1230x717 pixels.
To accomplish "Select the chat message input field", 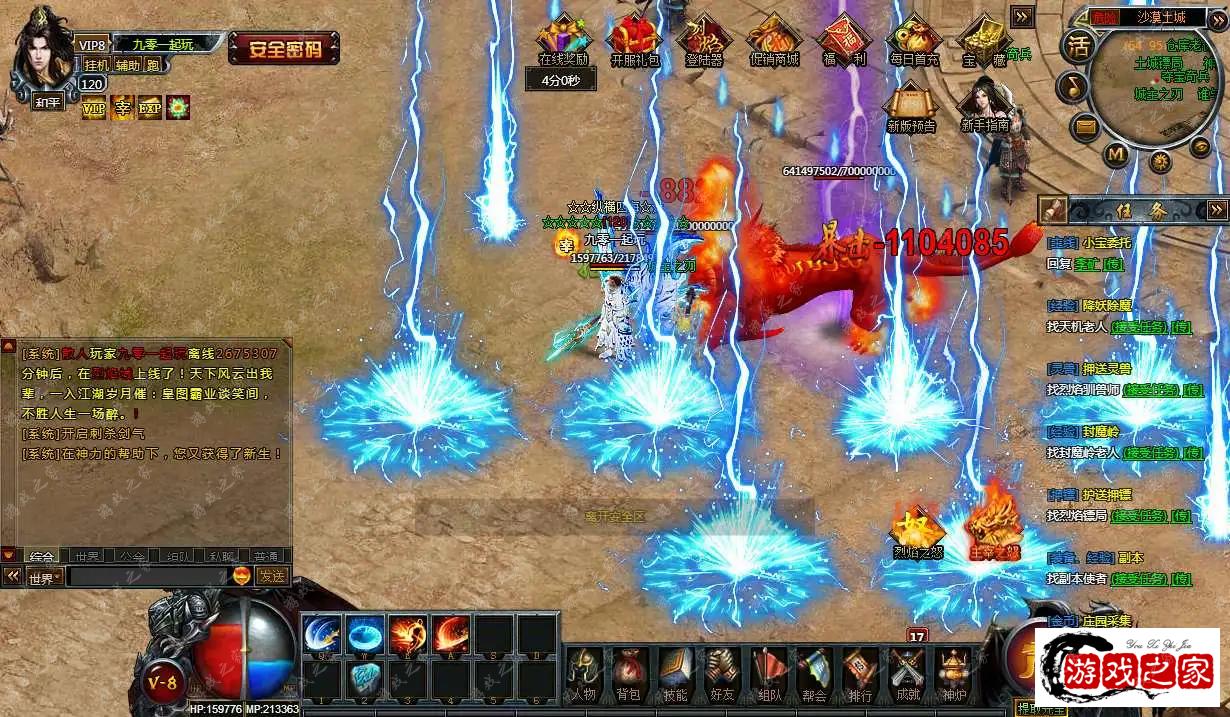I will (x=148, y=577).
